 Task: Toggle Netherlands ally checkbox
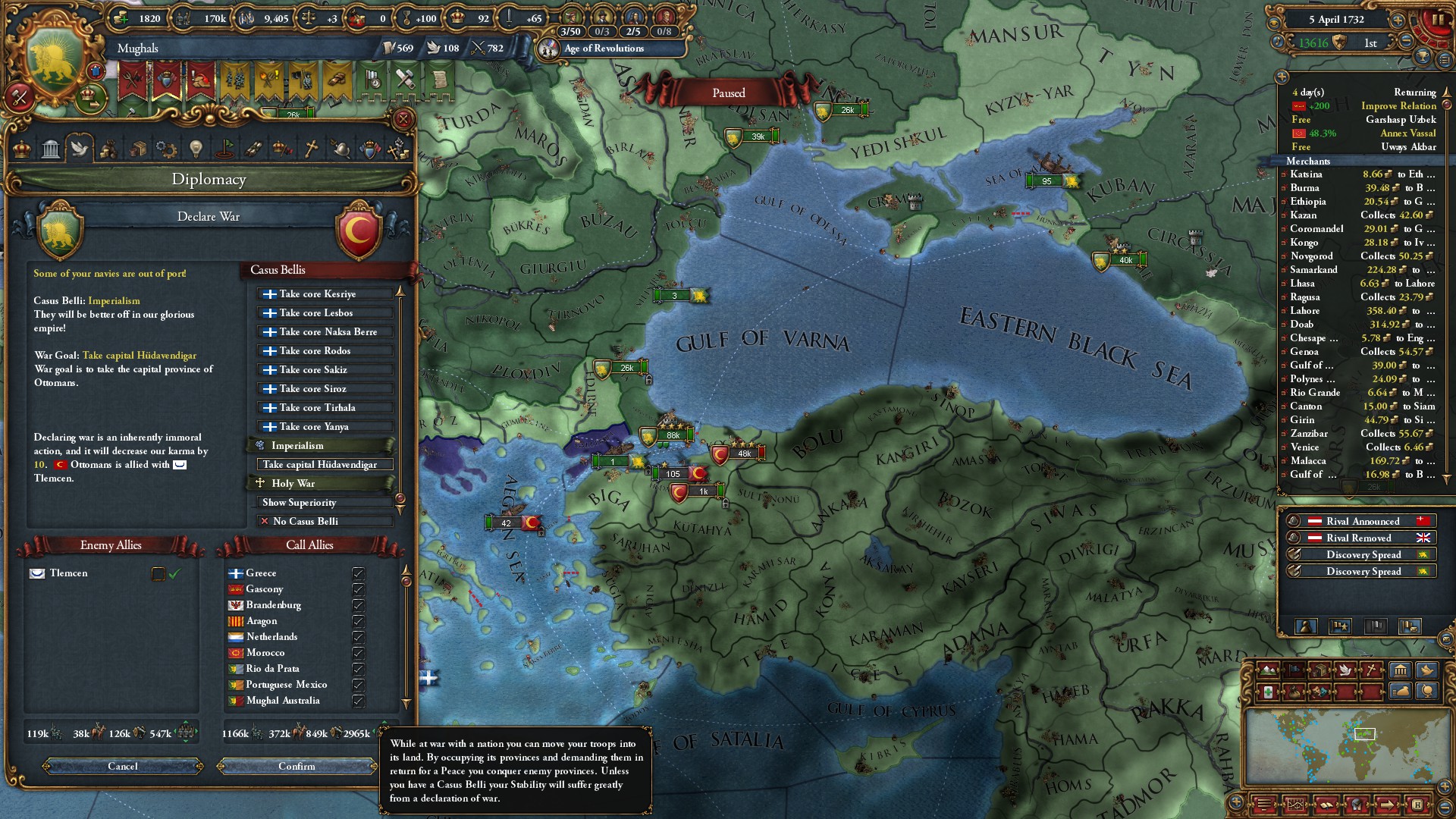tap(358, 637)
